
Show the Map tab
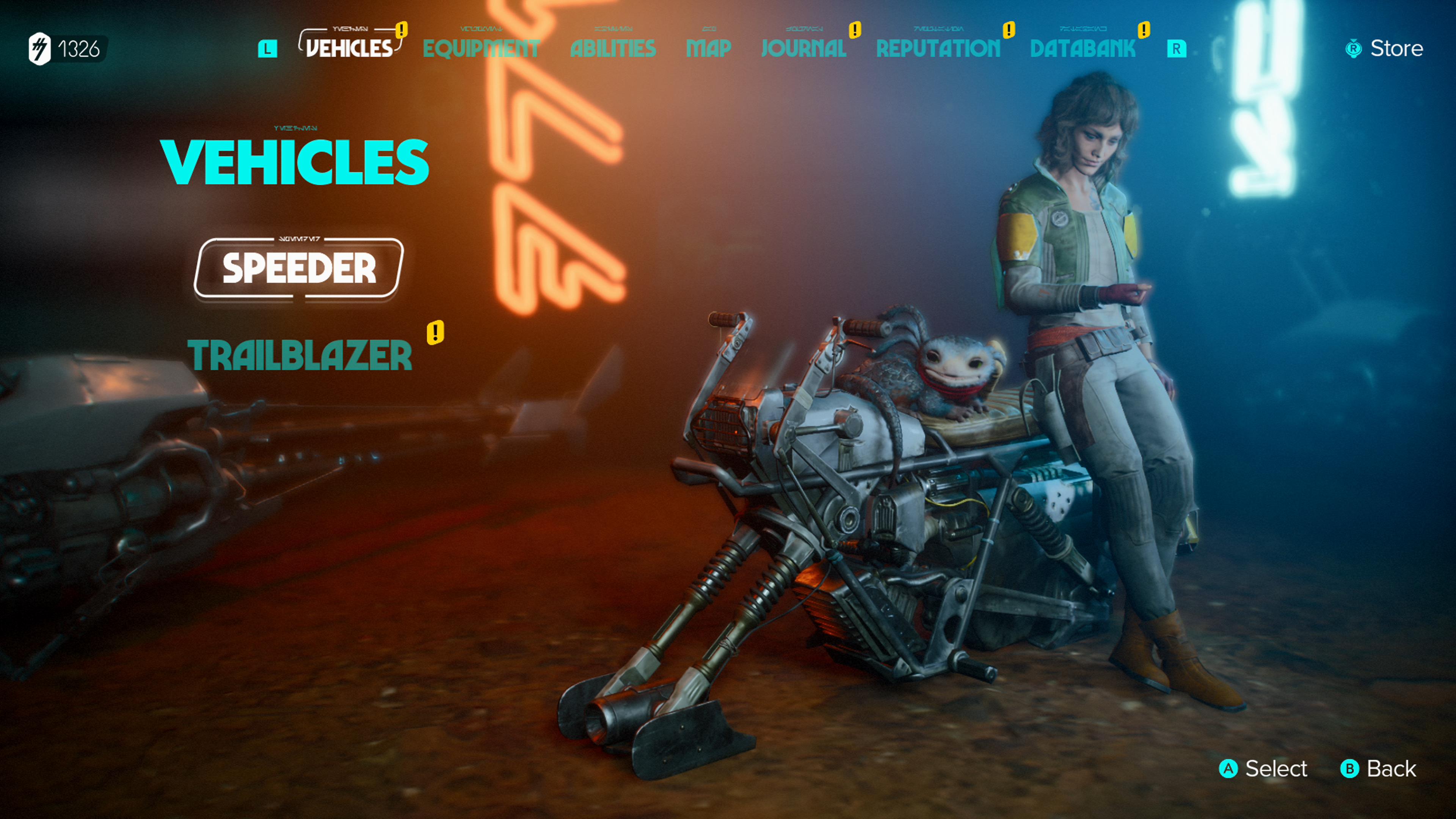[x=708, y=49]
